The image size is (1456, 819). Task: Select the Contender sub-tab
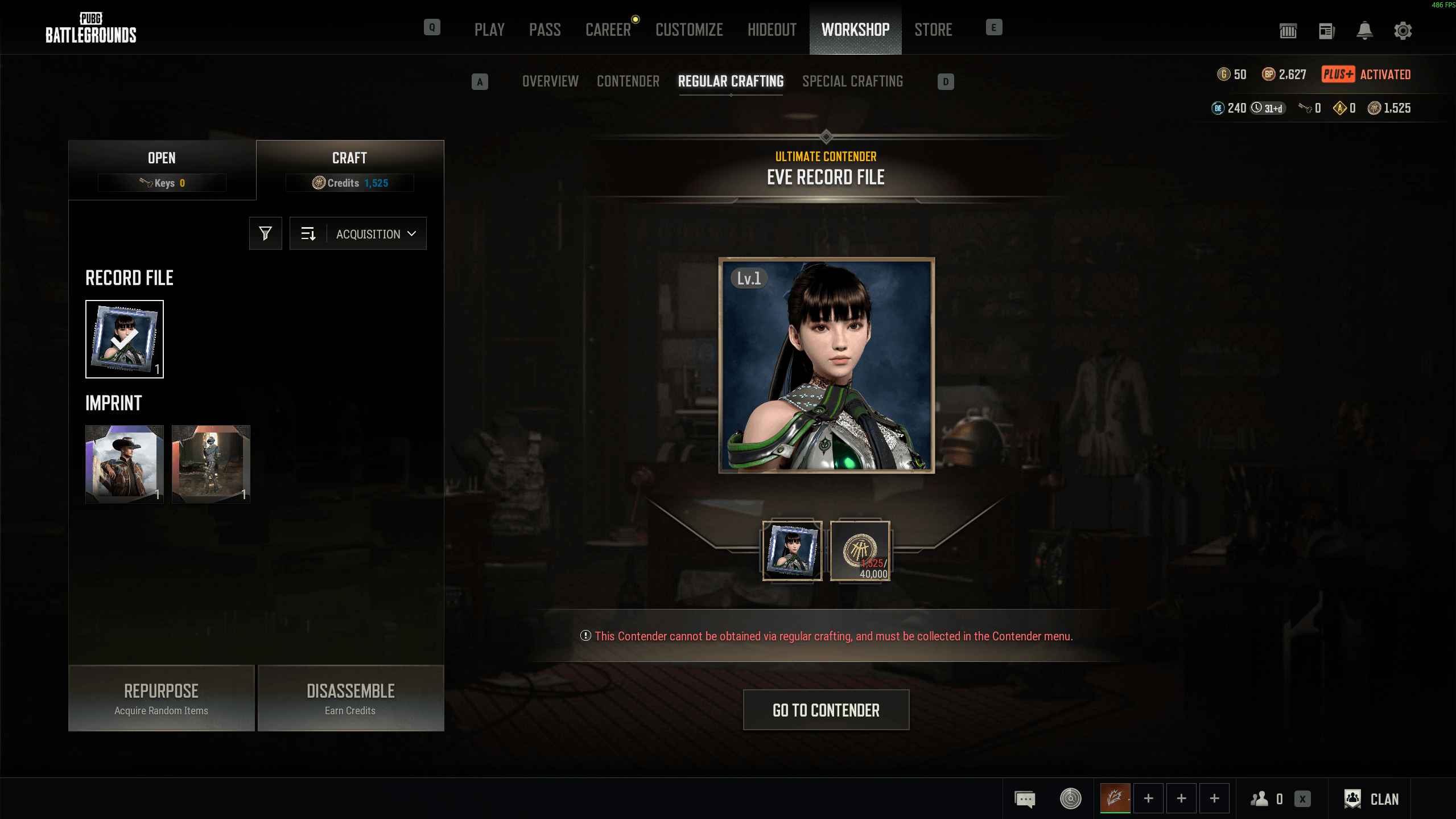tap(628, 81)
